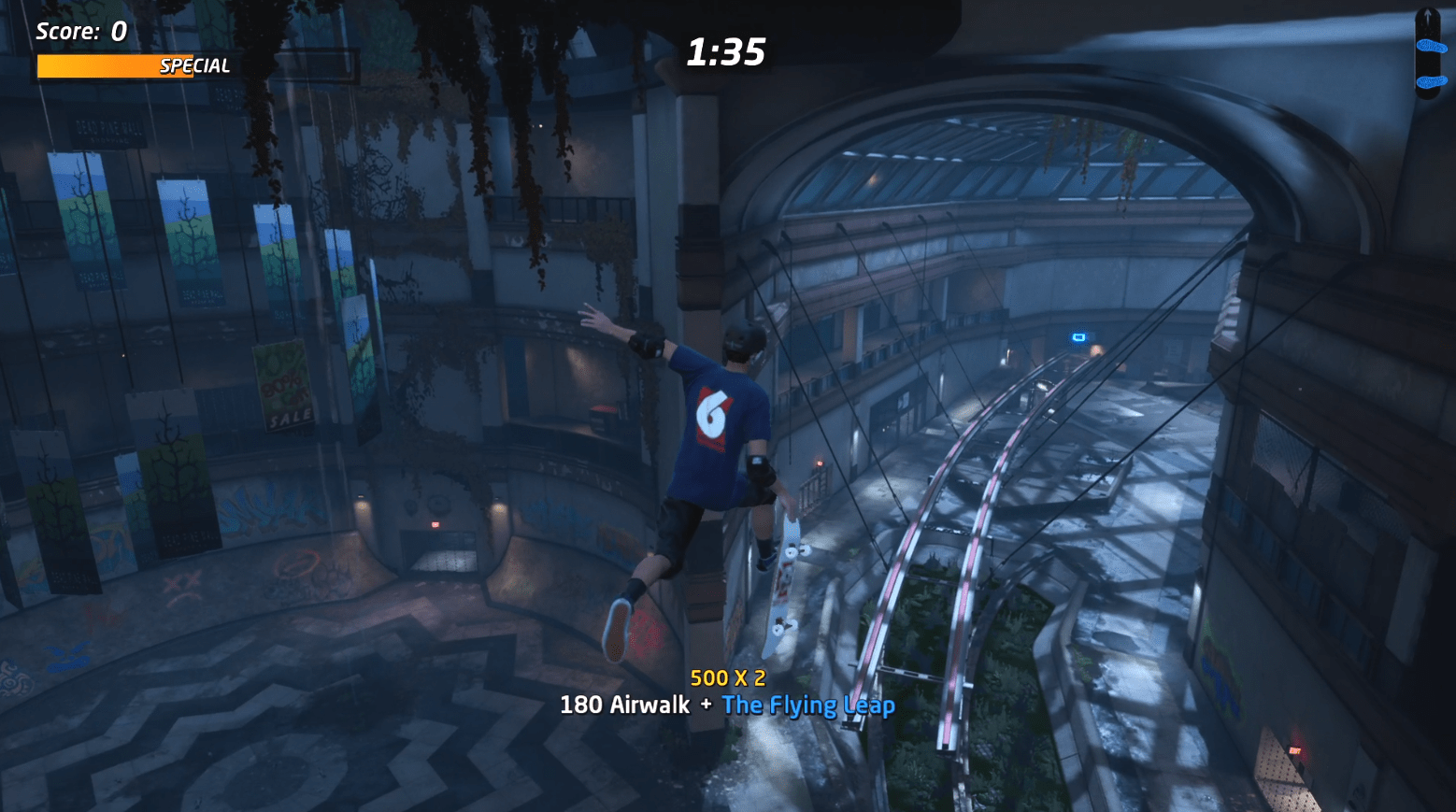Screen dimensions: 1456x812
Task: Click the 1:35 timer
Action: click(x=726, y=53)
